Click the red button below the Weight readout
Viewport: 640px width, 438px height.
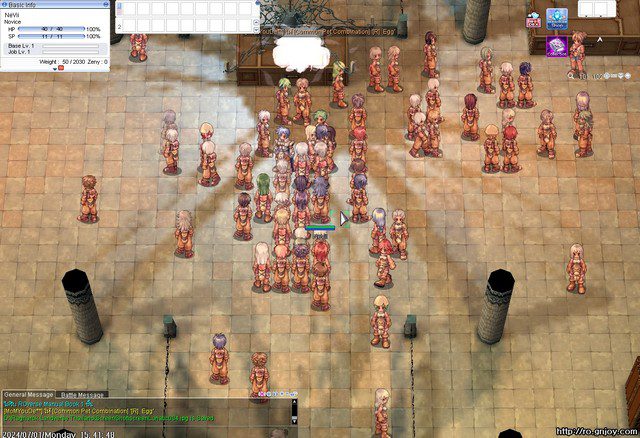click(60, 68)
